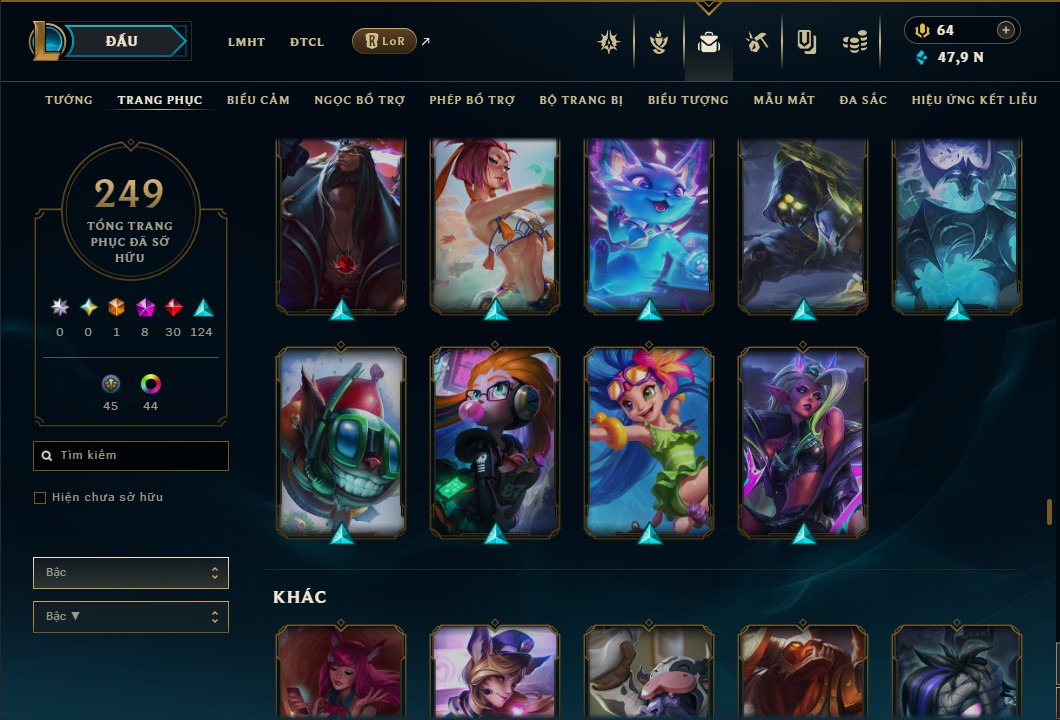Add currency with the plus button
Screen dimensions: 1060x720
1006,31
